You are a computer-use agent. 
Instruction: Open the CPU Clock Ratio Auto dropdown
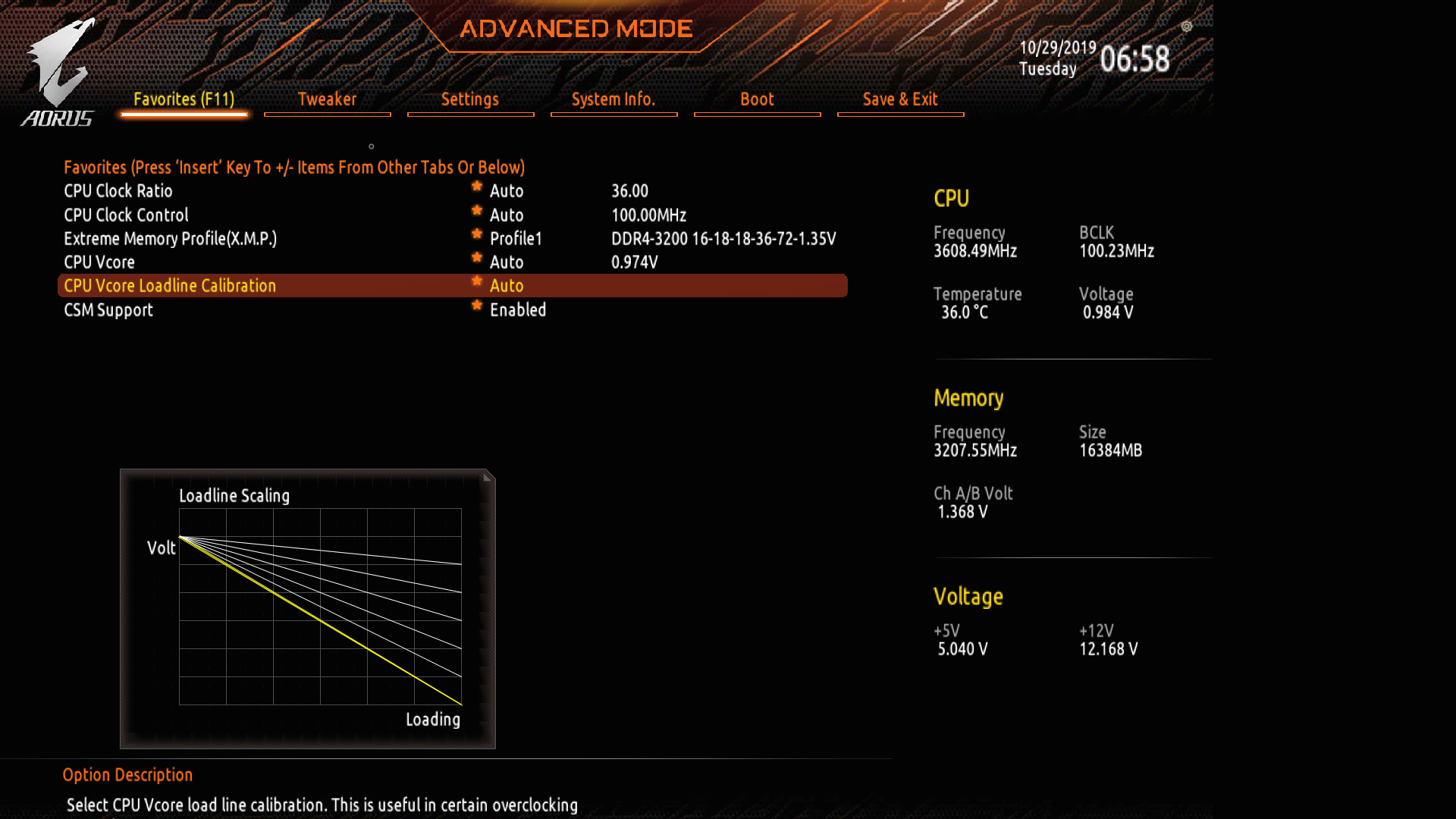[506, 190]
